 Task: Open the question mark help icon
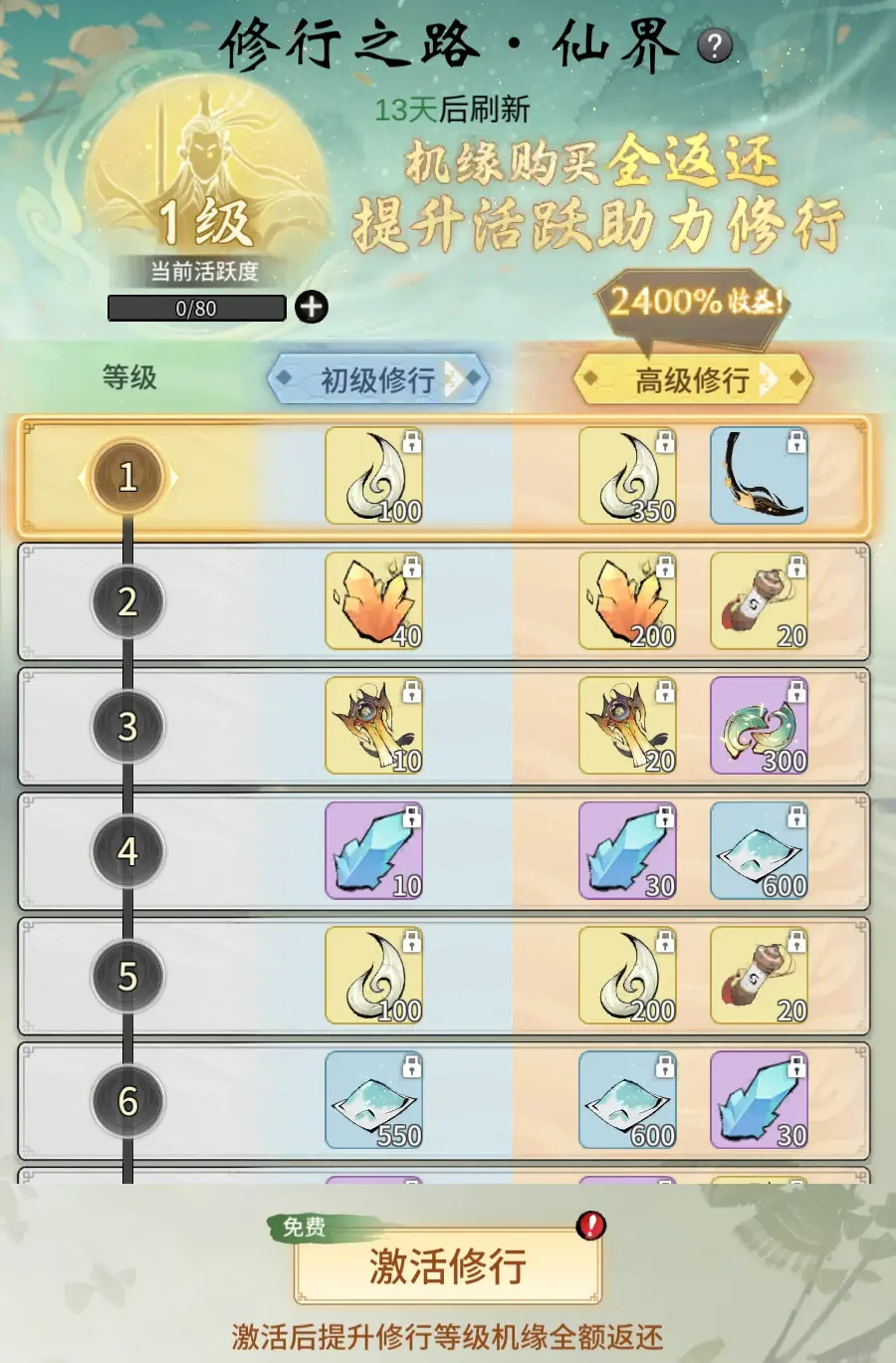pos(714,46)
